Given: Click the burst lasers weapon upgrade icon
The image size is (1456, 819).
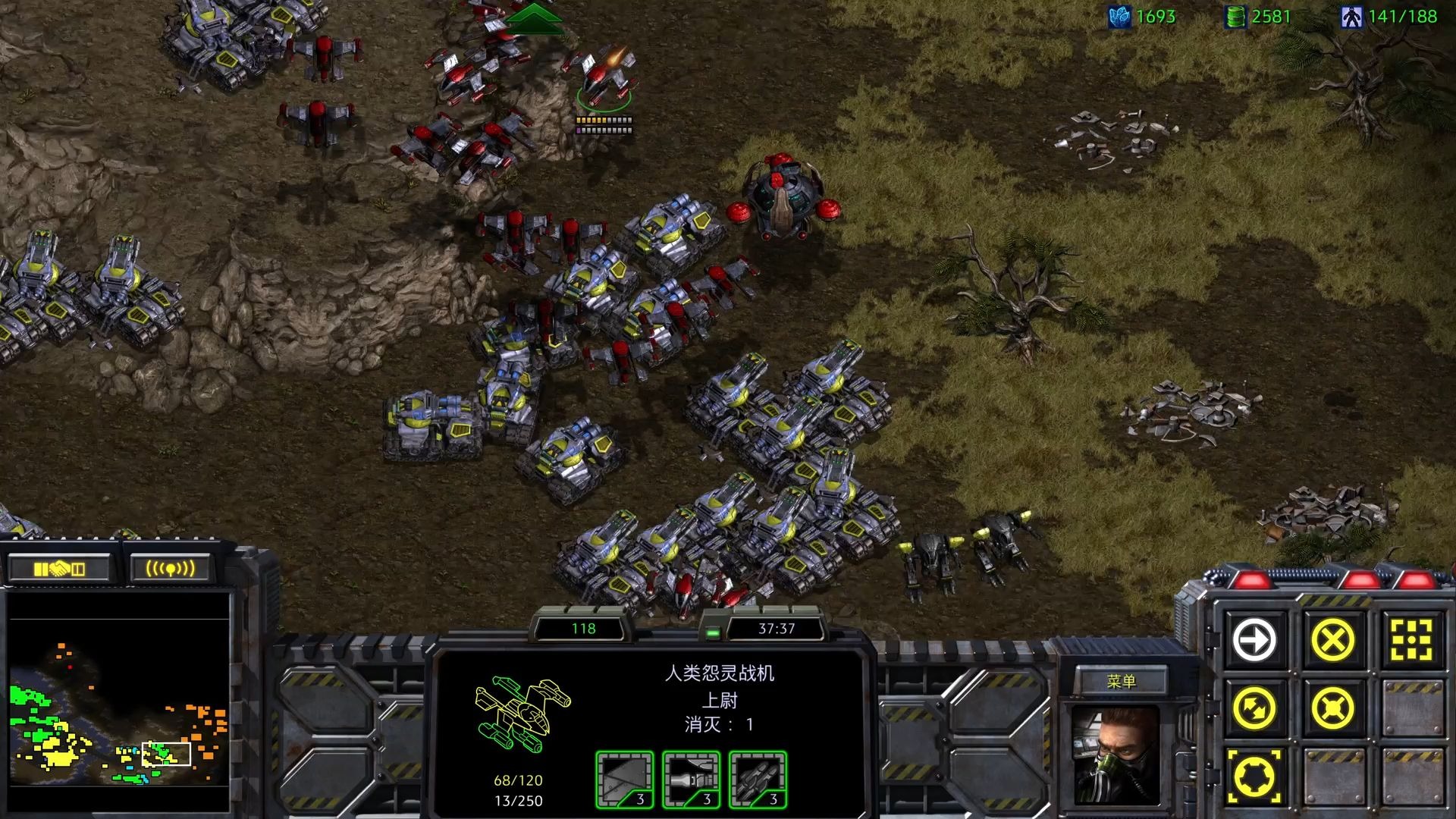Looking at the screenshot, I should (691, 780).
